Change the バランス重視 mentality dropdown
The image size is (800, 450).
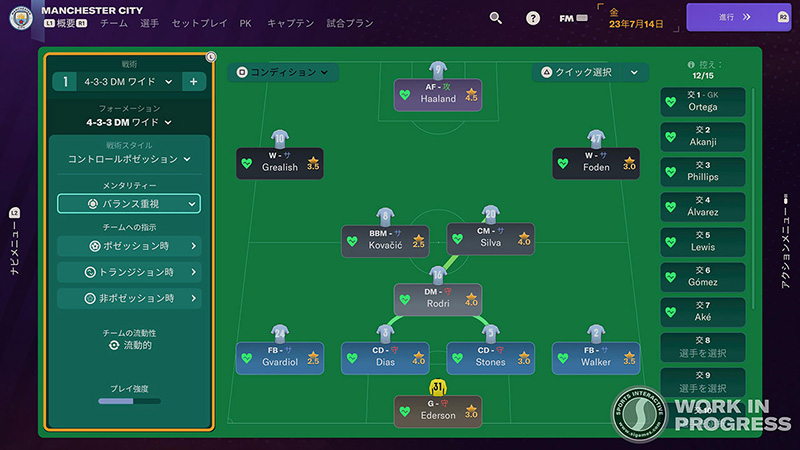pos(129,204)
